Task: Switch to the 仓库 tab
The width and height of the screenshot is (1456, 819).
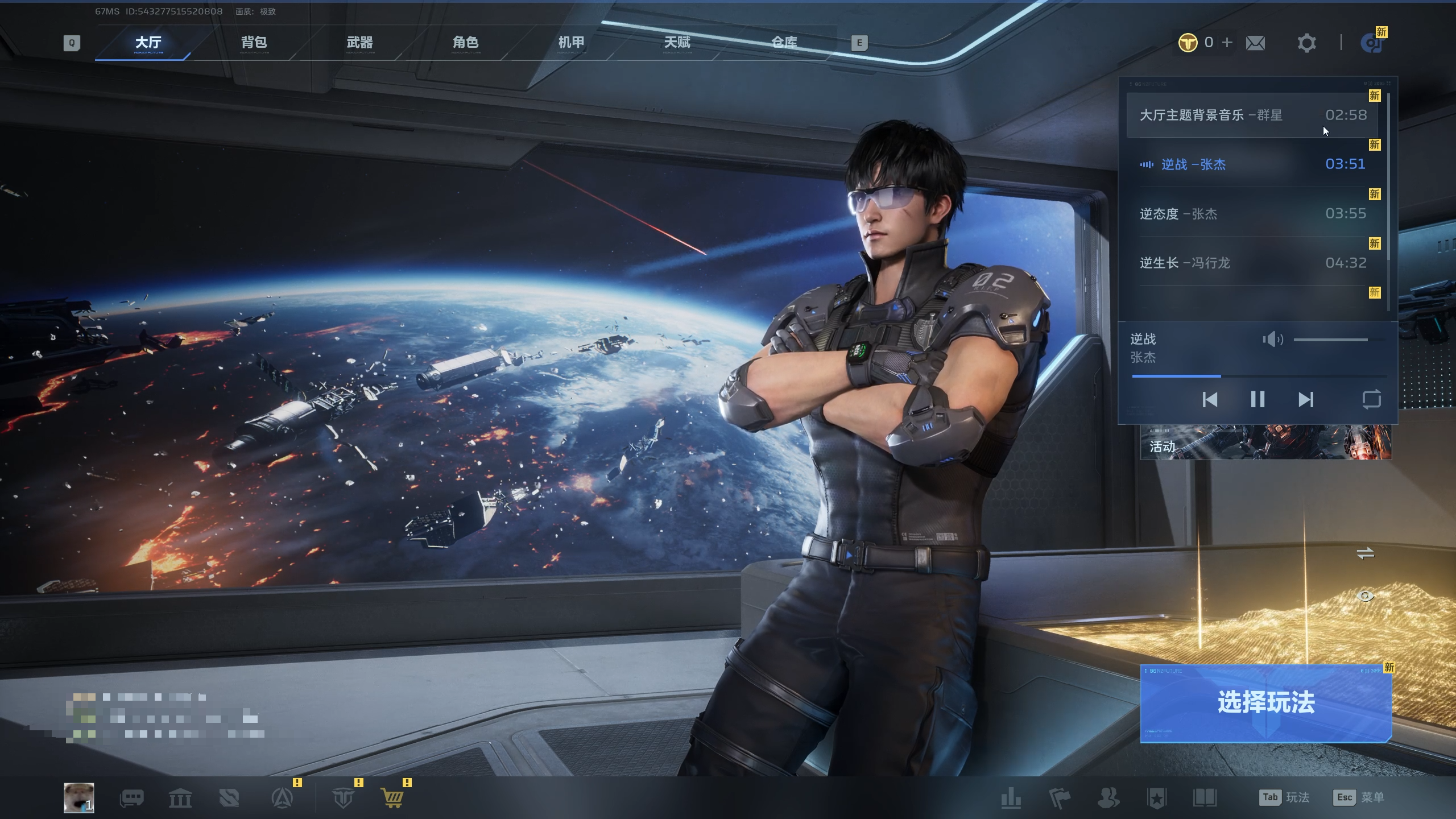Action: click(784, 43)
